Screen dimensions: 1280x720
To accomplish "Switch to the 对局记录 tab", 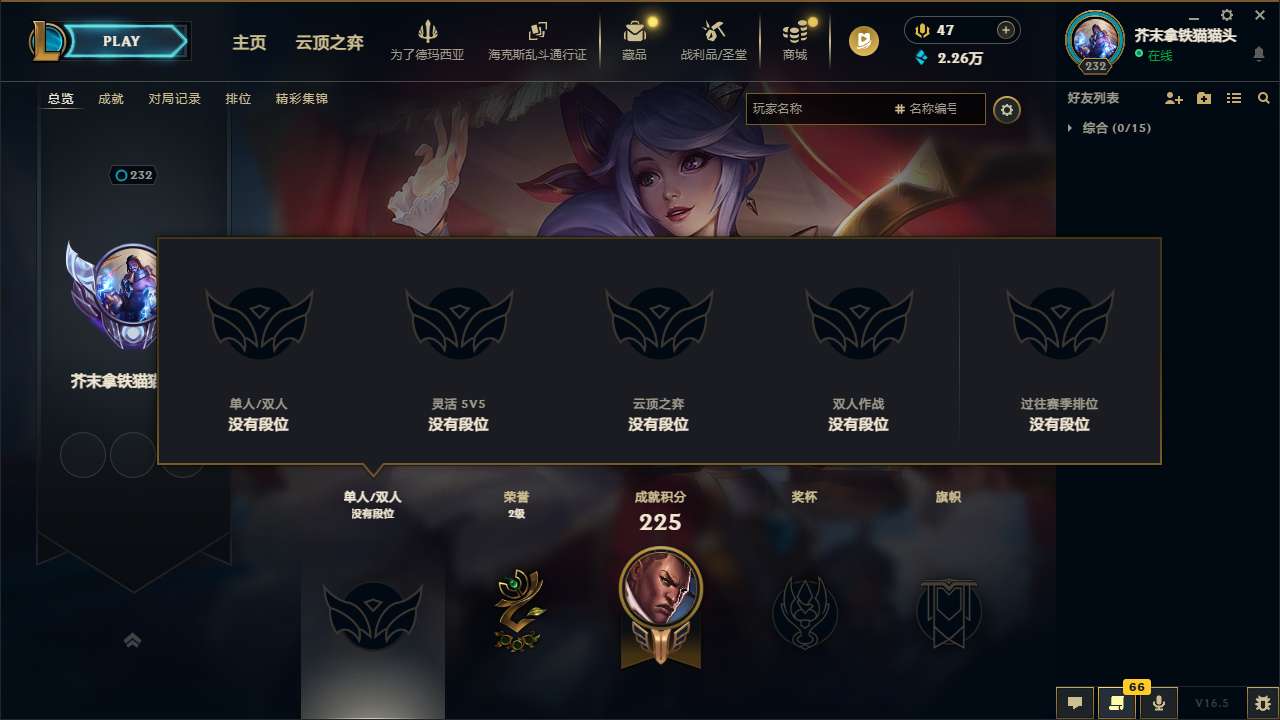I will tap(175, 99).
